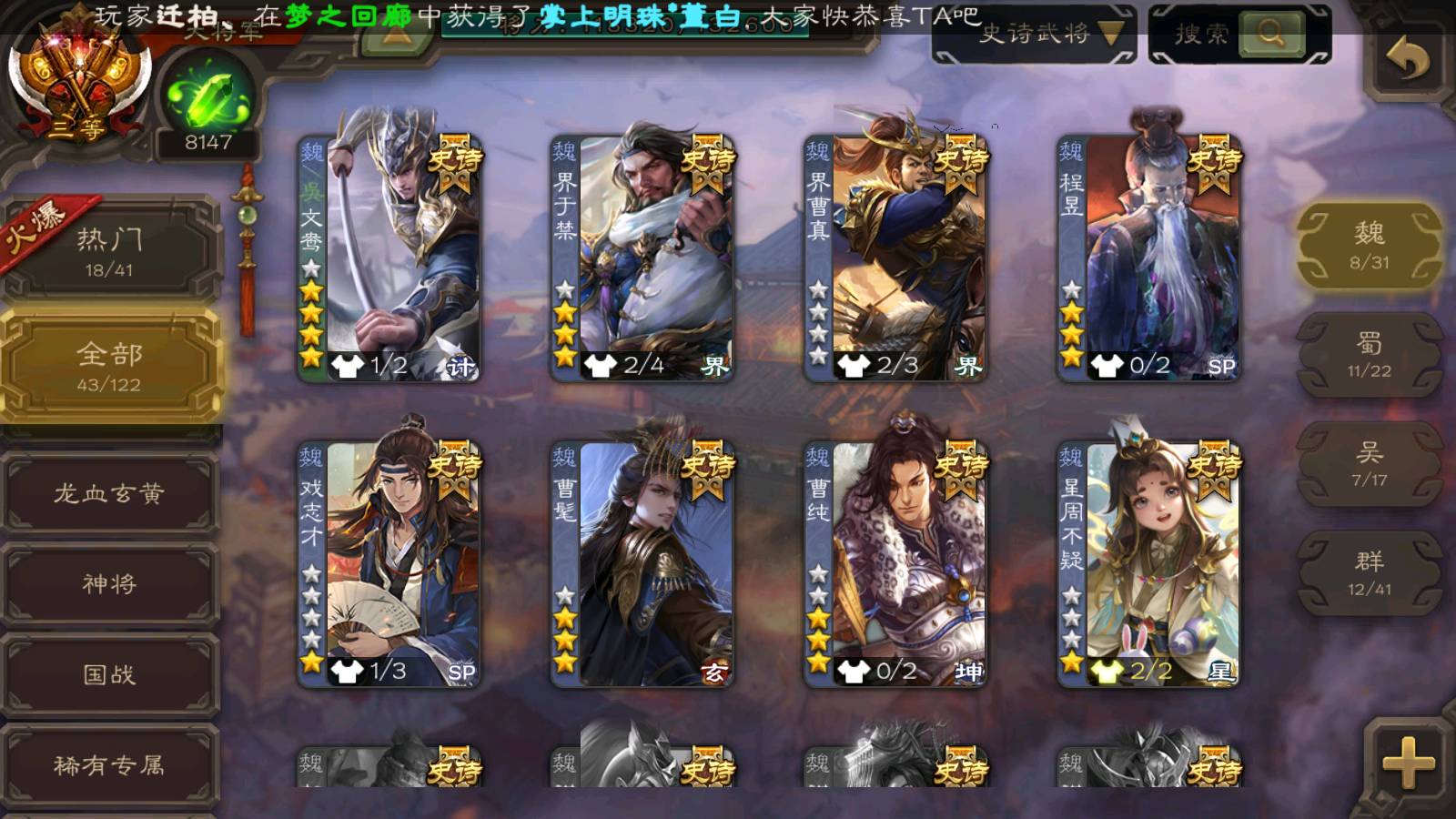Image resolution: width=1456 pixels, height=819 pixels.
Task: Filter heroes by 吴 faction
Action: point(1369,464)
